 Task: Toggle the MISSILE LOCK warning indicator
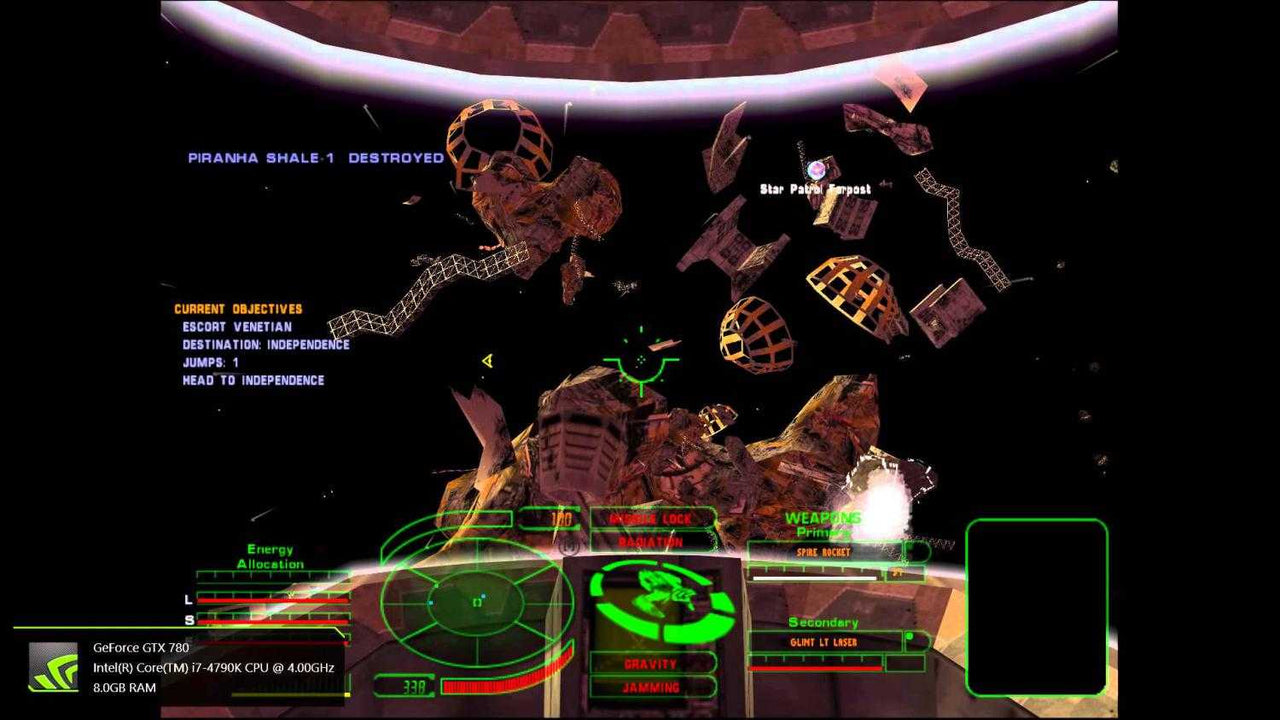(x=653, y=518)
